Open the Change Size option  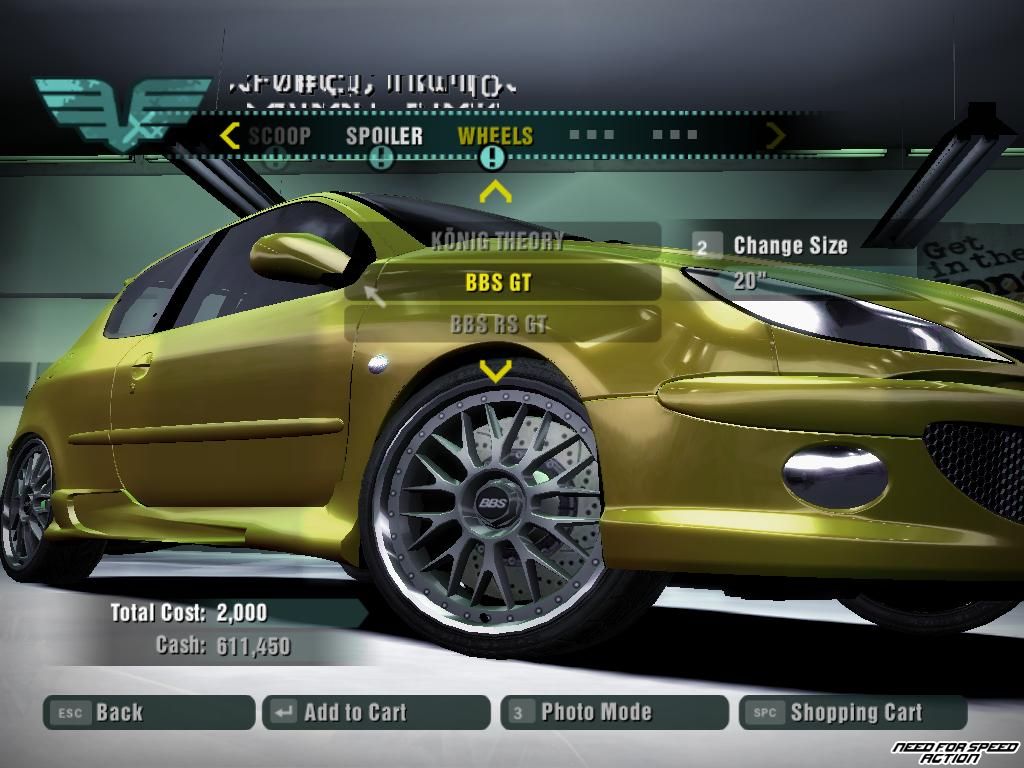pos(790,246)
